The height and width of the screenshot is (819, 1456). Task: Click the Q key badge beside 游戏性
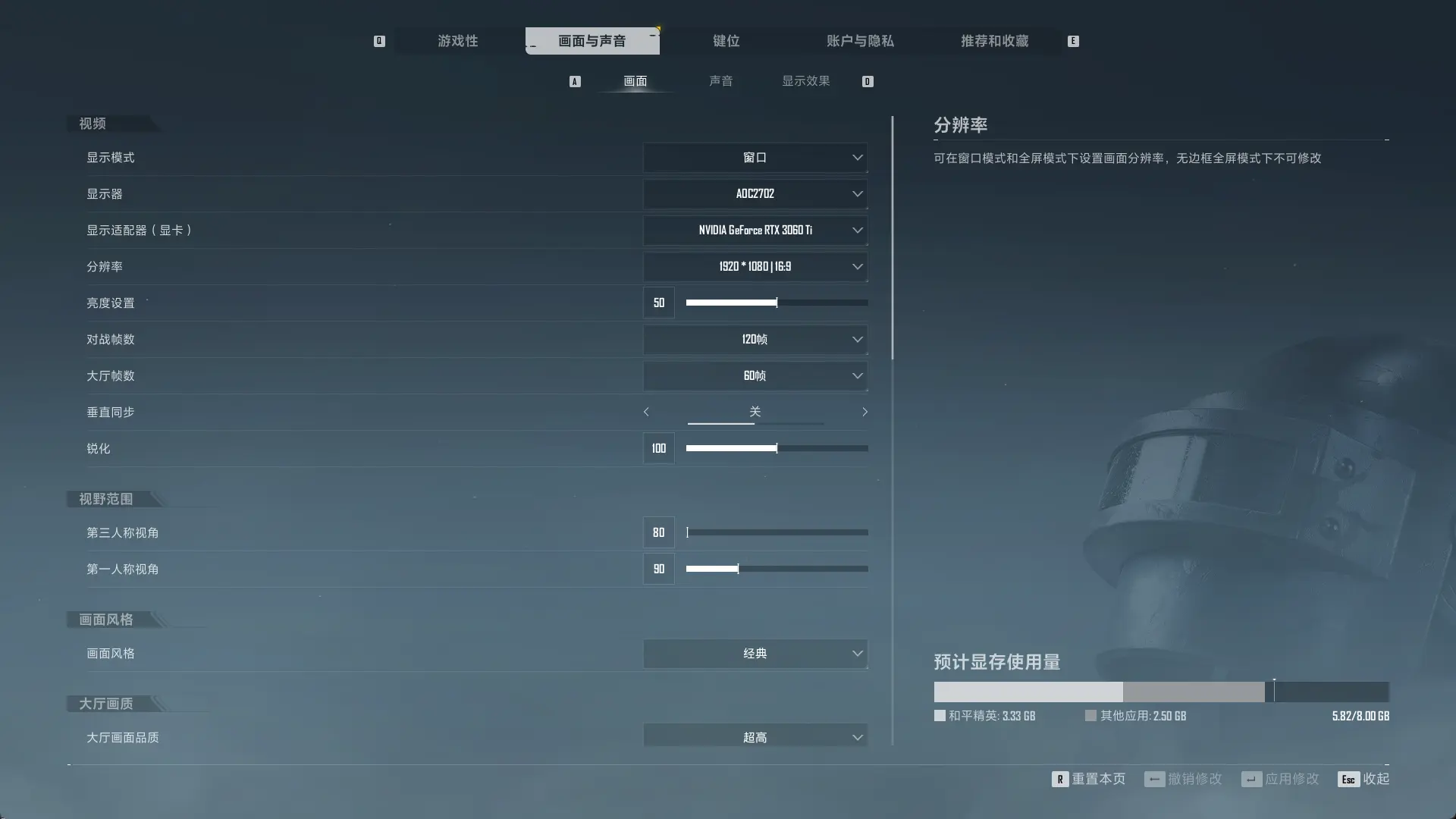tap(379, 41)
